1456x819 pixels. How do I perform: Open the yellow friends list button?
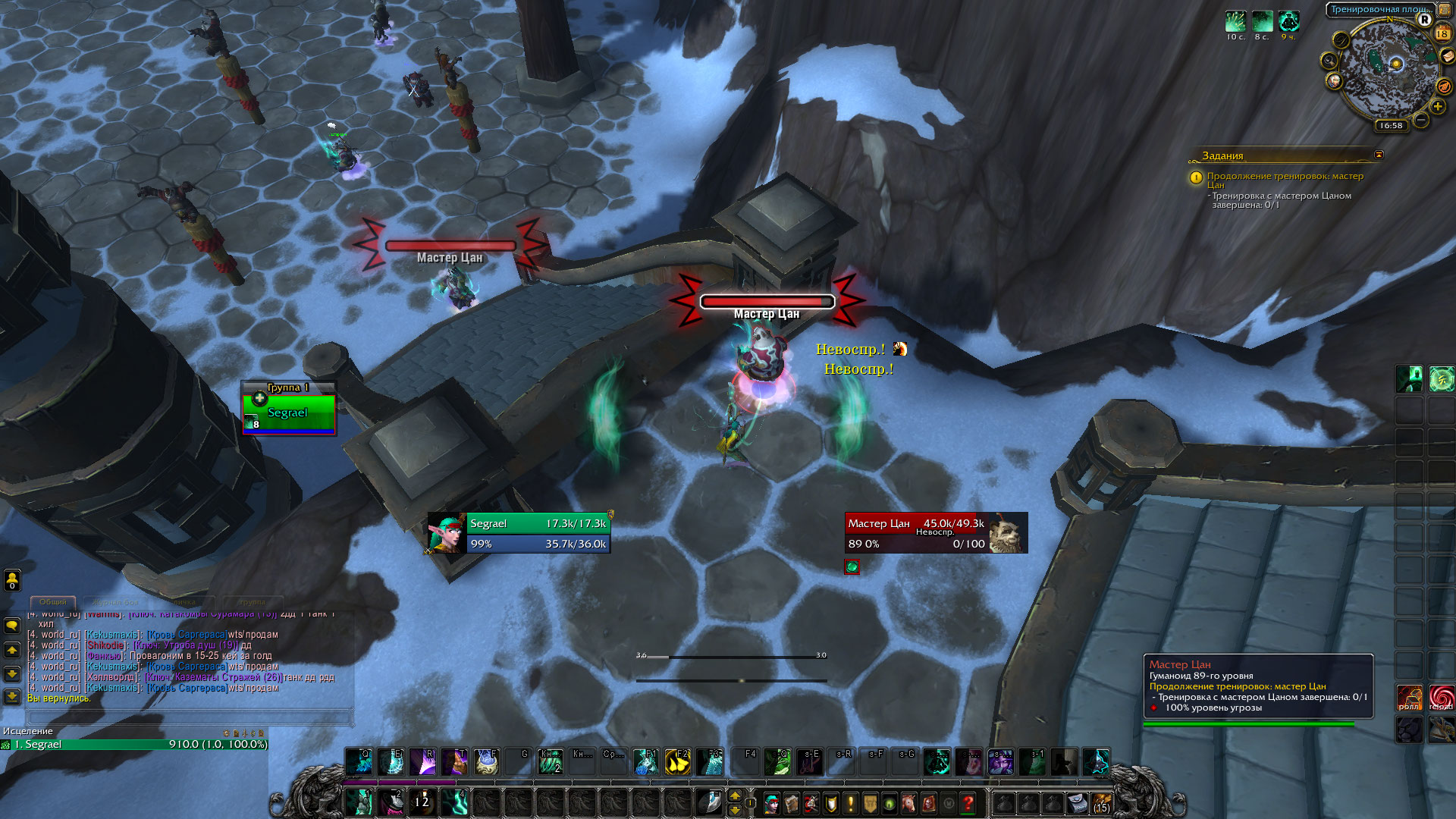coord(12,580)
